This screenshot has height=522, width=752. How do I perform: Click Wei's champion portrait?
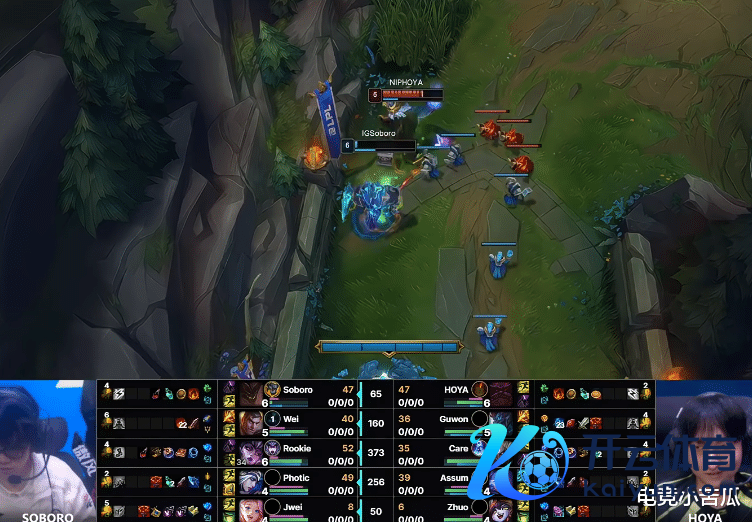[x=249, y=422]
